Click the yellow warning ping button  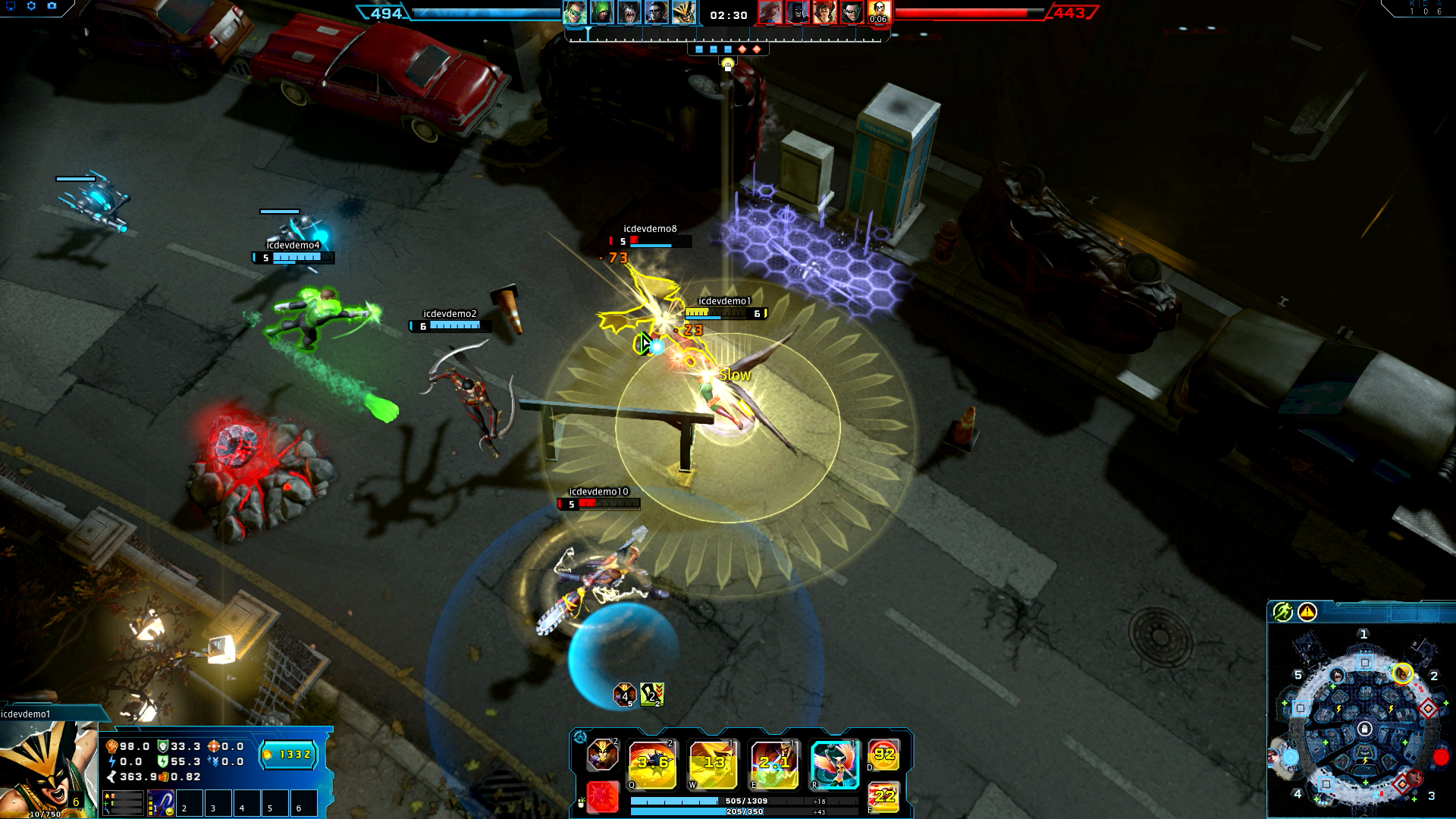point(1307,612)
